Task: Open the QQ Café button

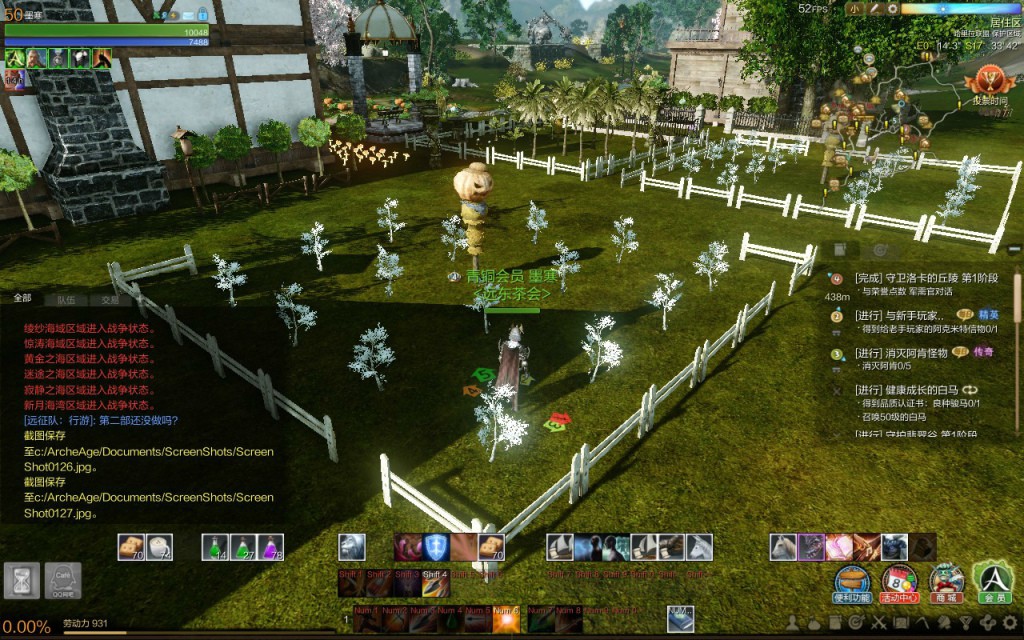Action: tap(63, 581)
